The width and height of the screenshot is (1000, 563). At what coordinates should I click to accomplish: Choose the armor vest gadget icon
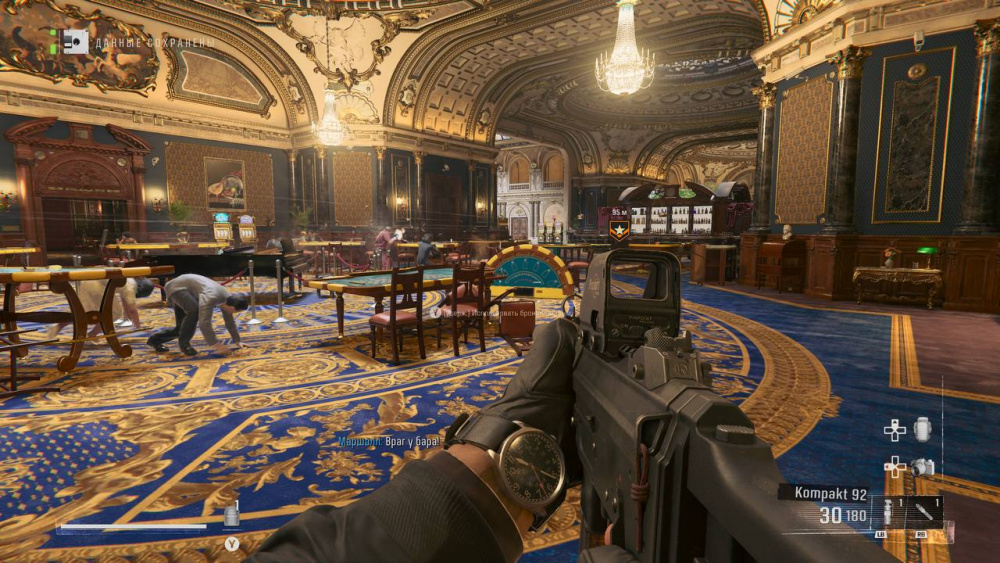click(922, 429)
